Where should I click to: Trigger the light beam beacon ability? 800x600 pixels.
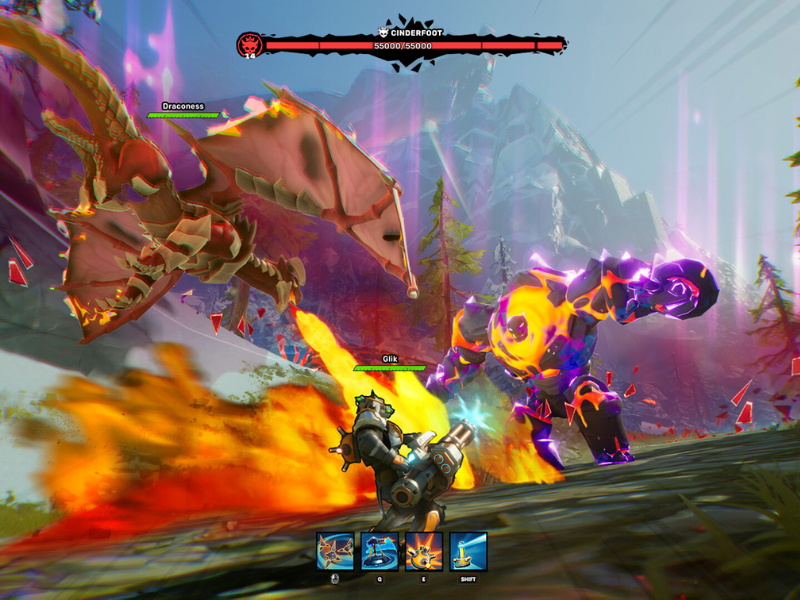point(468,551)
